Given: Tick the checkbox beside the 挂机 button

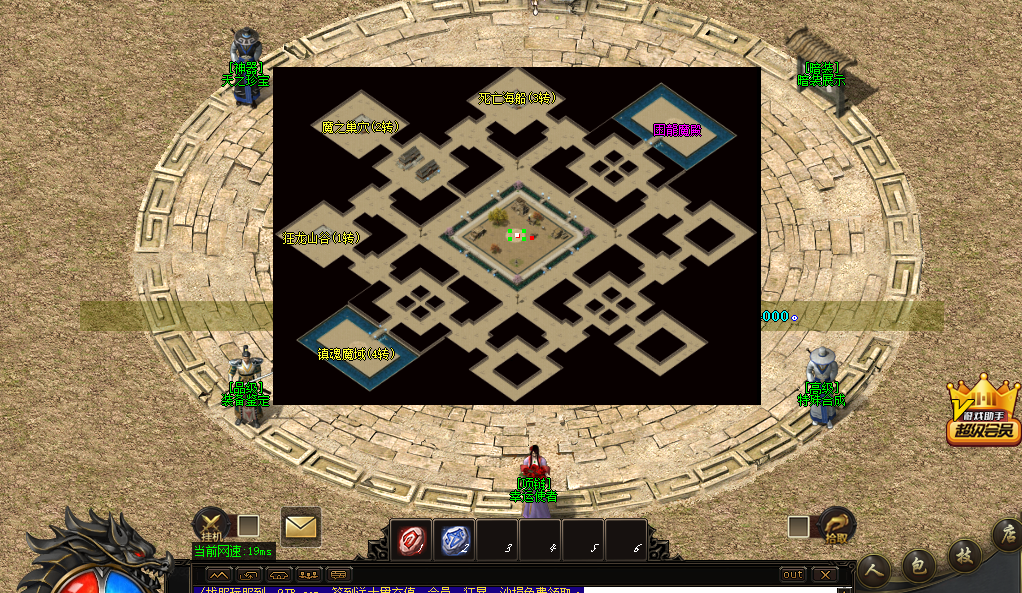Looking at the screenshot, I should click(x=248, y=525).
